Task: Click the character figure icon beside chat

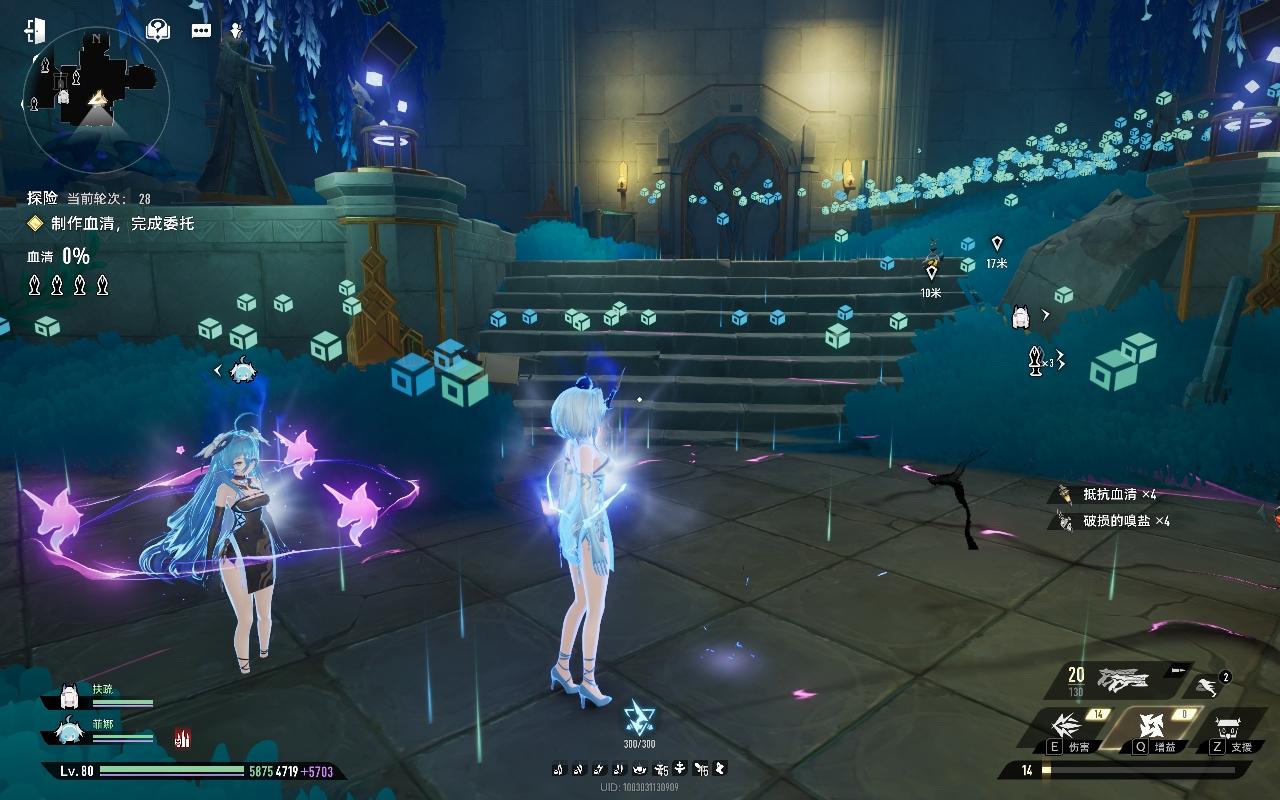Action: tap(236, 30)
